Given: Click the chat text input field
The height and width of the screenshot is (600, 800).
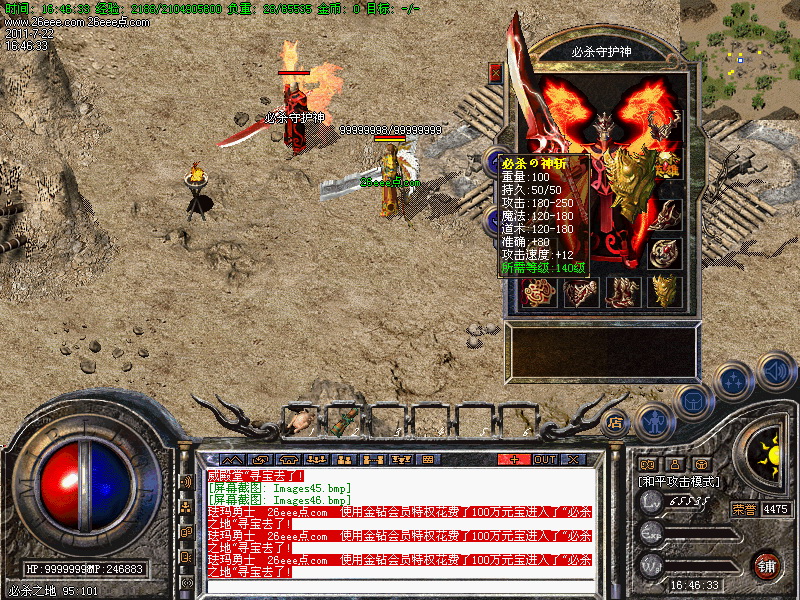Looking at the screenshot, I should (x=400, y=586).
